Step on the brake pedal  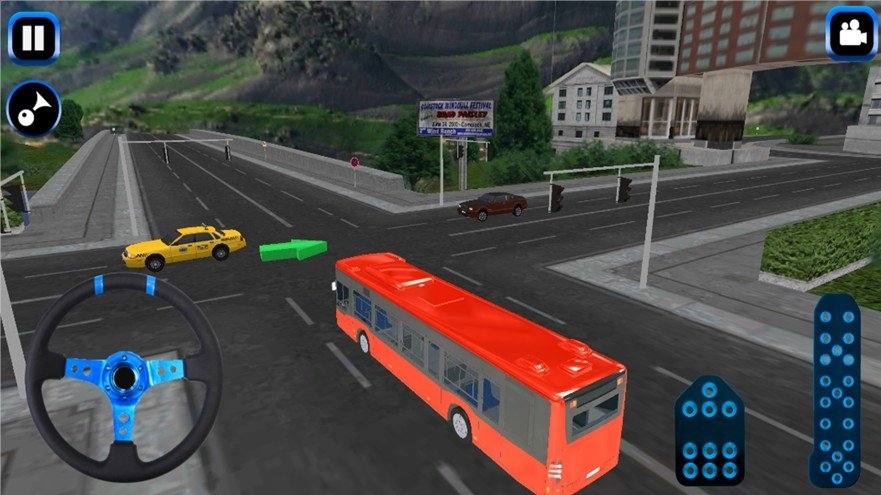point(709,431)
